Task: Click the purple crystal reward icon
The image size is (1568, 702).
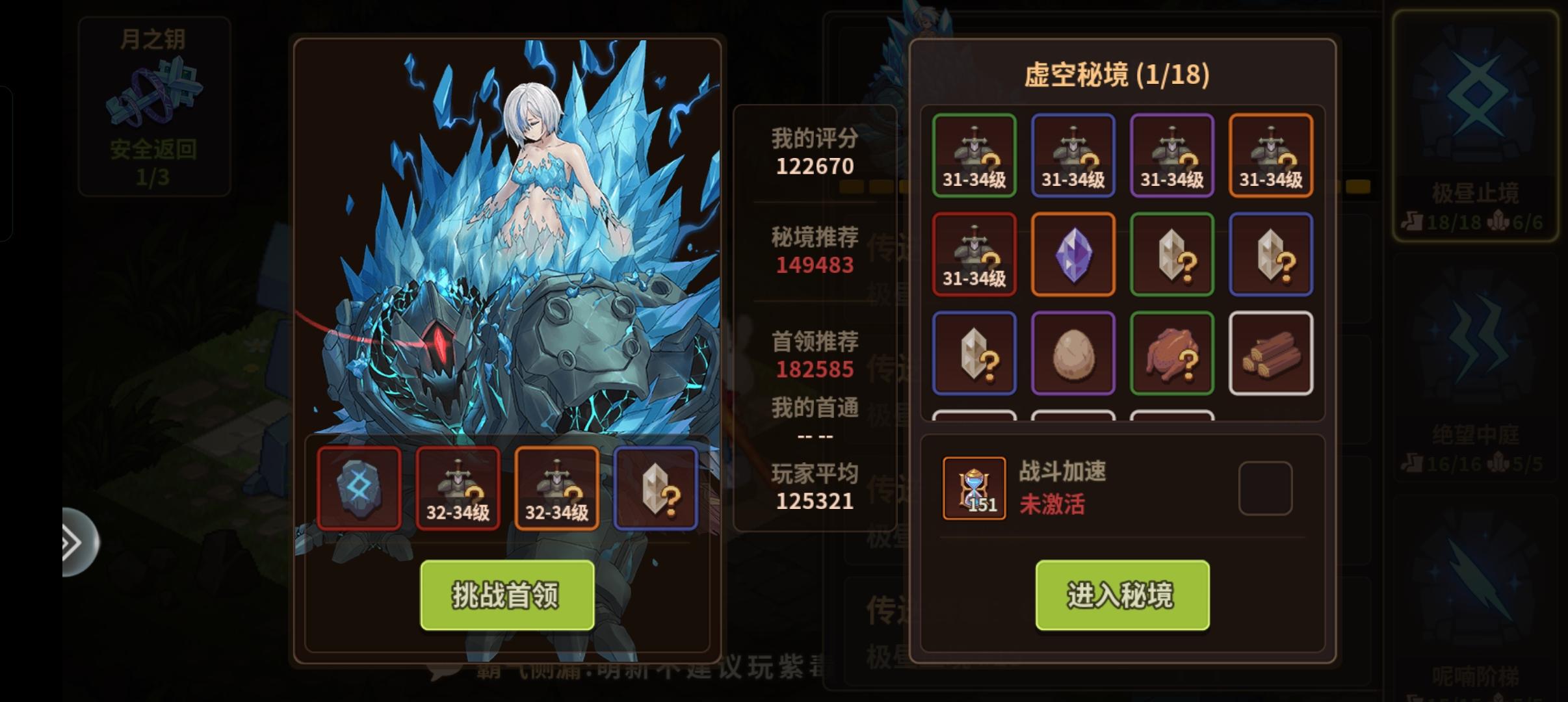Action: pyautogui.click(x=1073, y=253)
